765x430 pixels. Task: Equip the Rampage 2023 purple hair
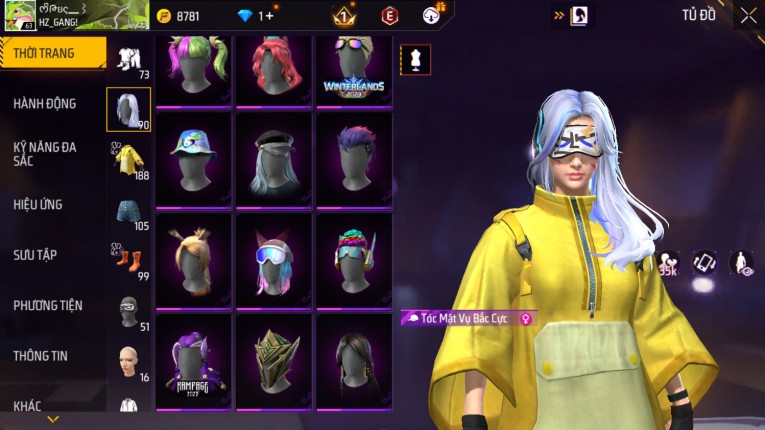193,360
